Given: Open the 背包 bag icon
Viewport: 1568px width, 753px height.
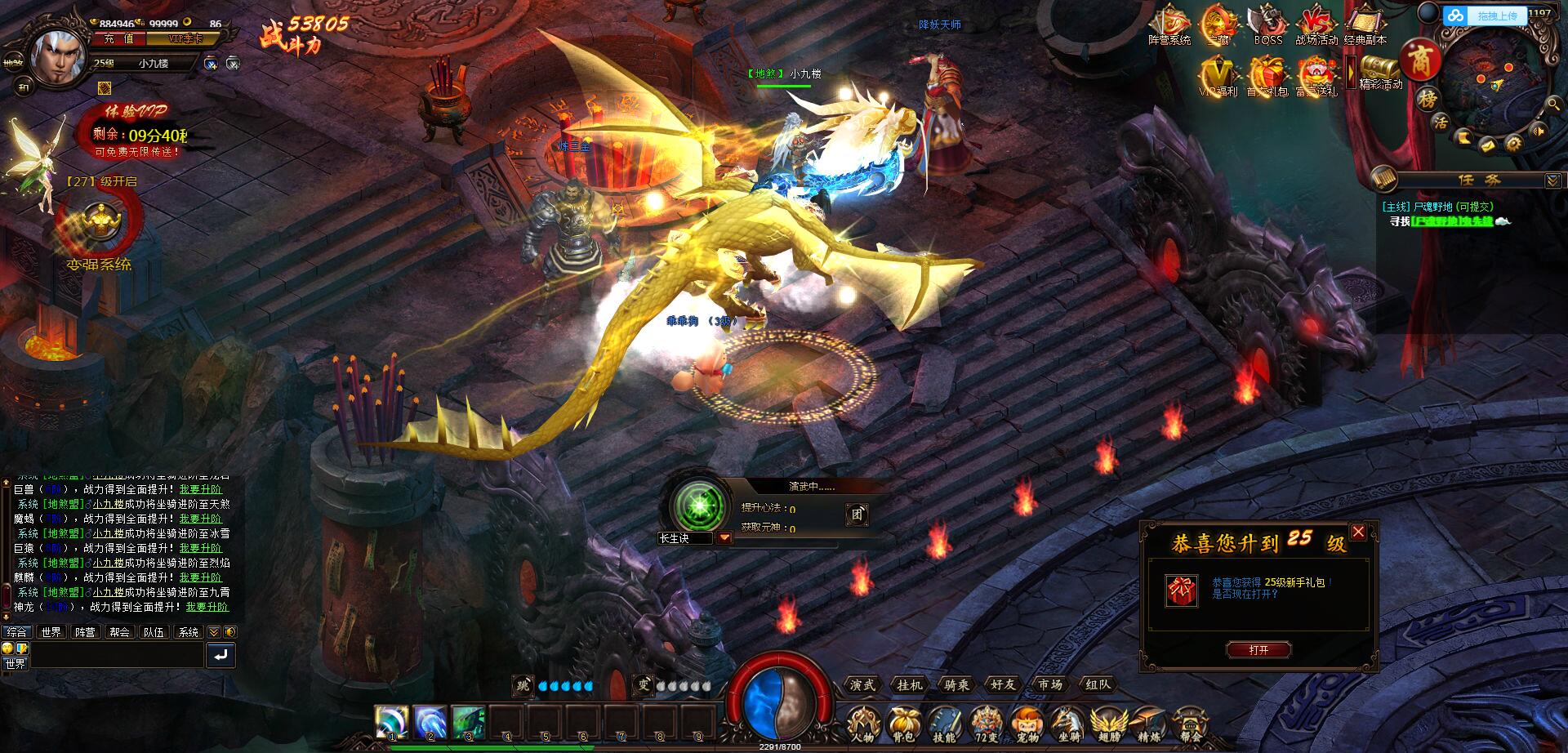Looking at the screenshot, I should 903,724.
